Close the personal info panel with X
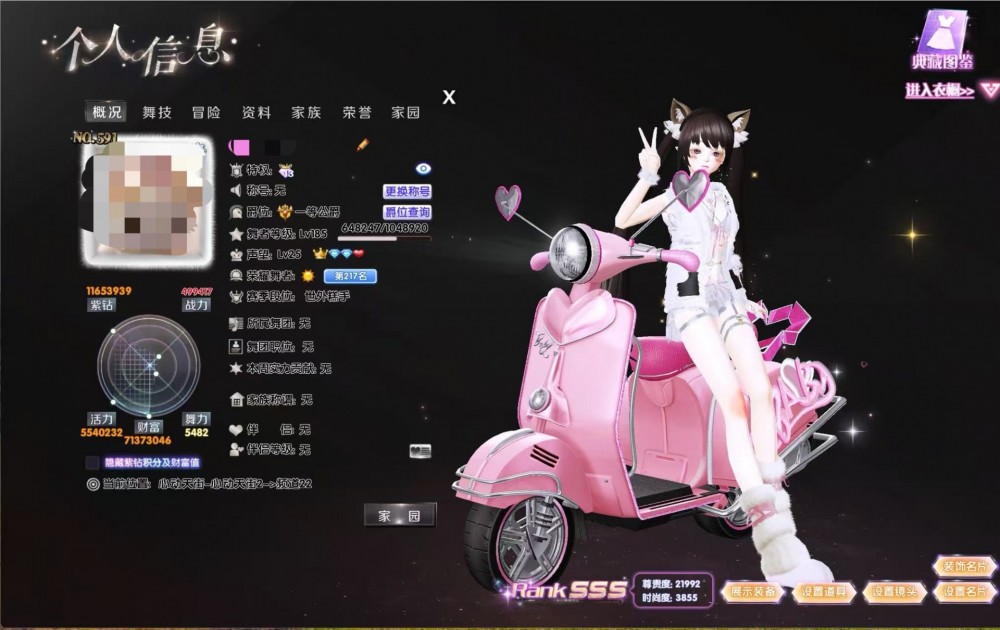The height and width of the screenshot is (630, 1000). pyautogui.click(x=449, y=97)
